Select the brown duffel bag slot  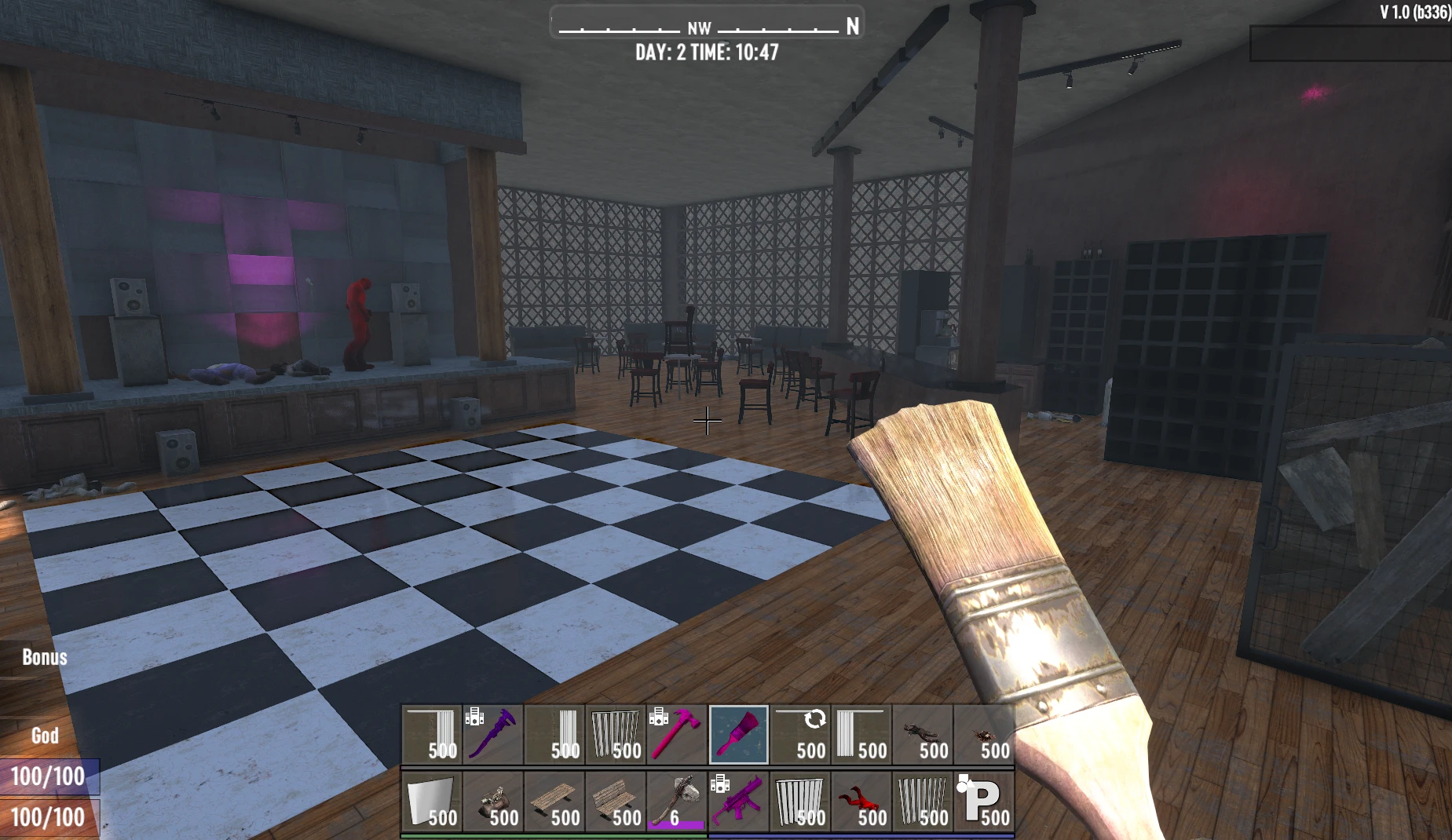[493, 802]
